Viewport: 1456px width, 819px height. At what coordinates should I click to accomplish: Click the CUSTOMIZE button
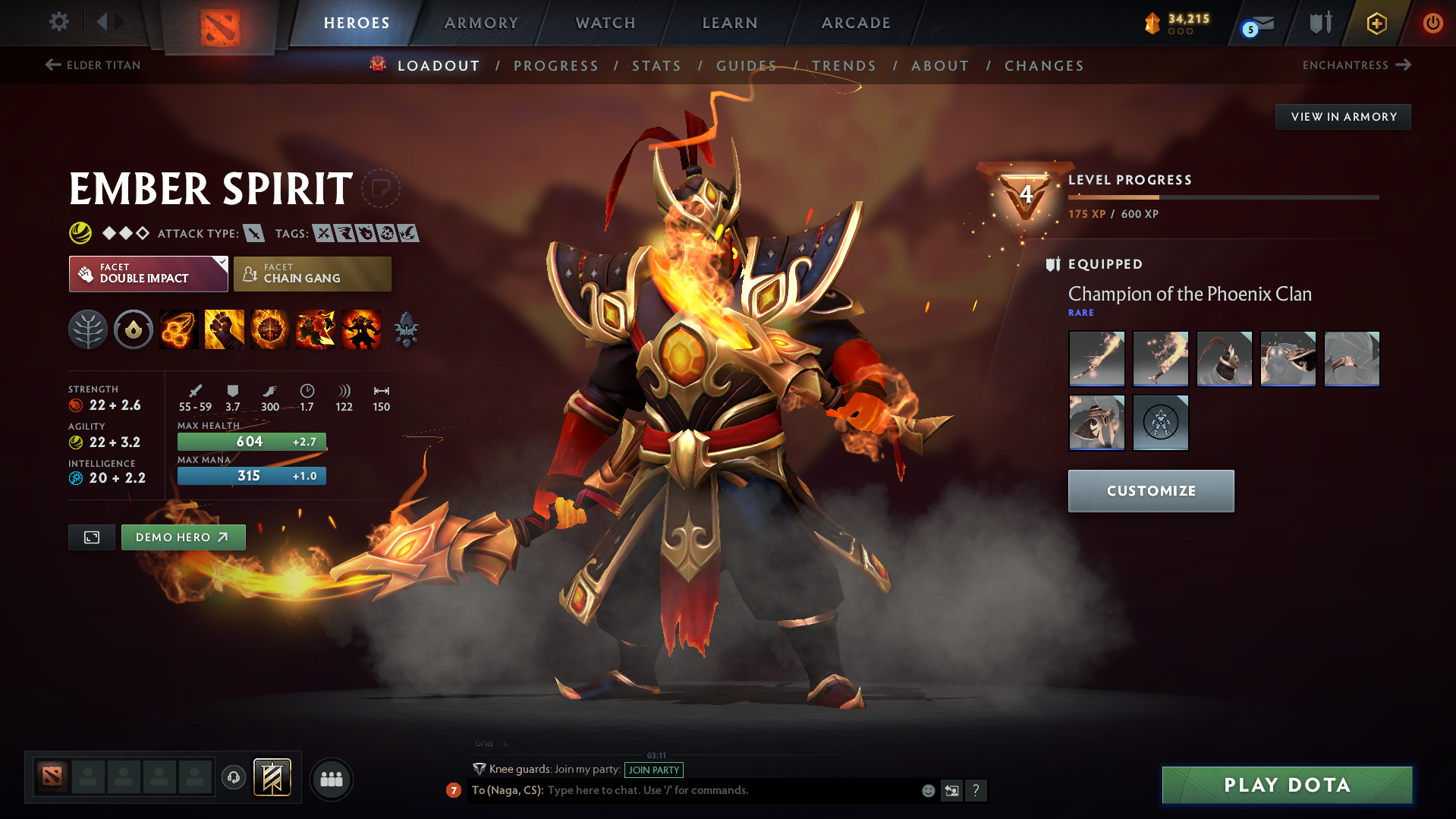1150,490
